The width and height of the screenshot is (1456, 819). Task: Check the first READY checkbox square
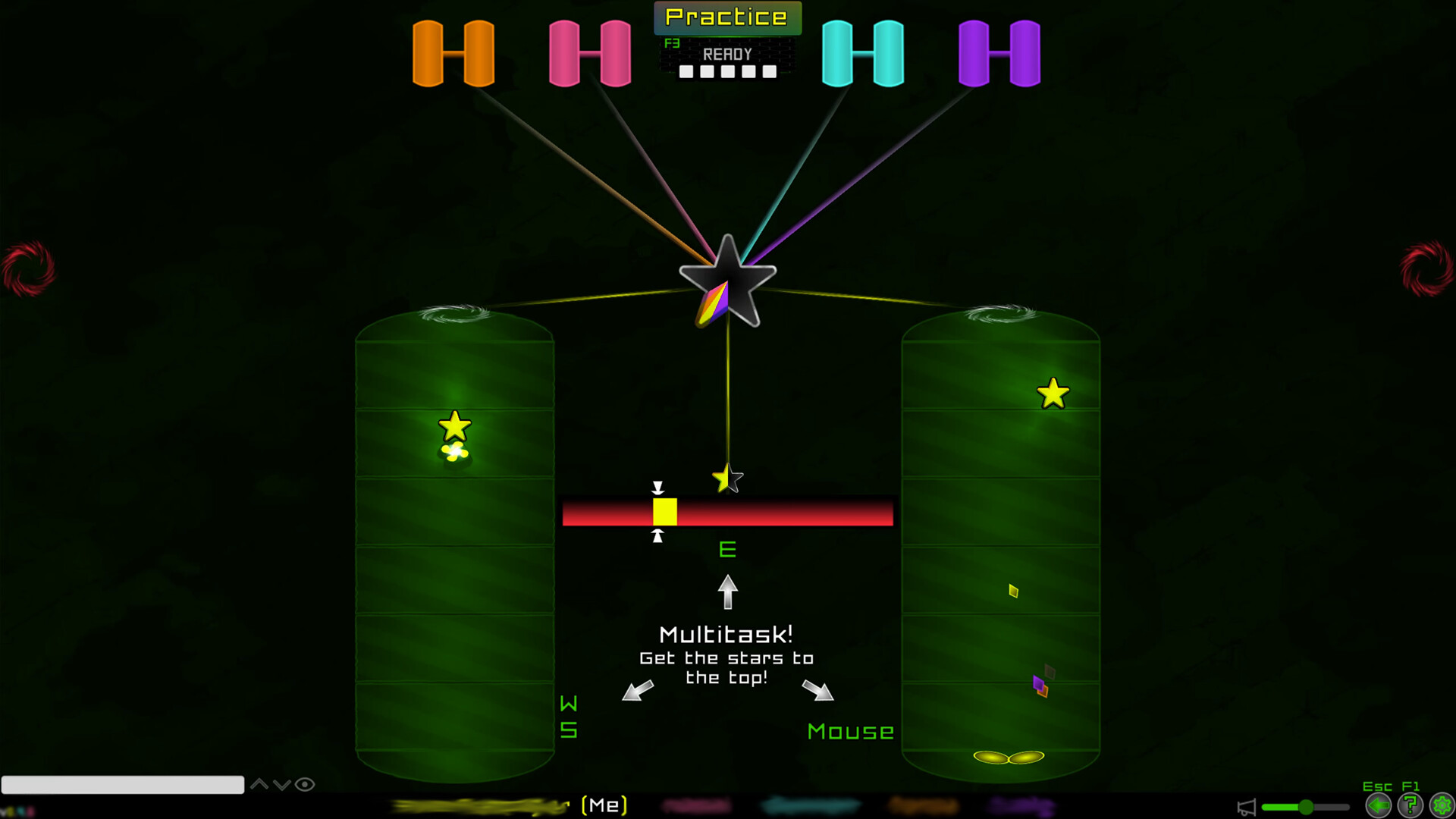(687, 73)
